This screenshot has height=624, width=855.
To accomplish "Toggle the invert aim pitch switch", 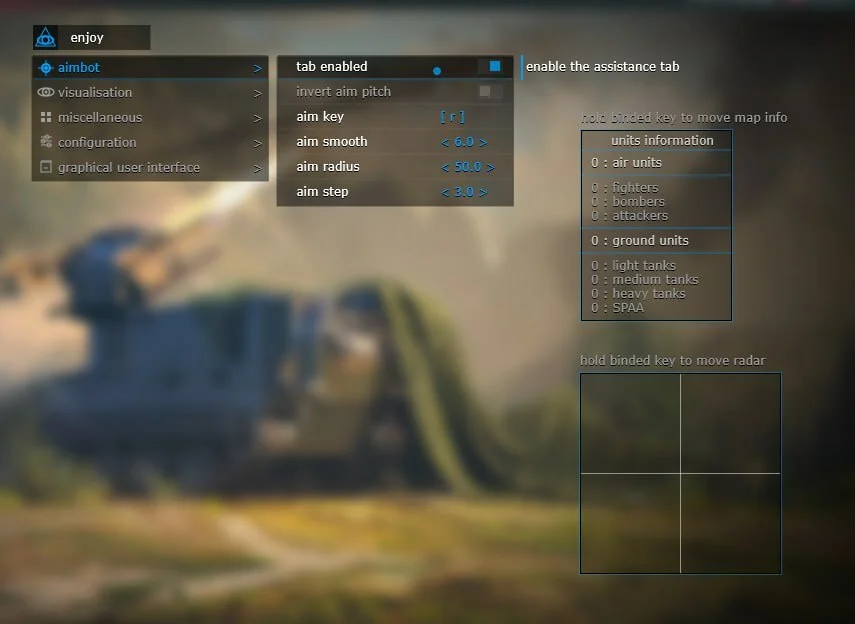I will pos(487,92).
